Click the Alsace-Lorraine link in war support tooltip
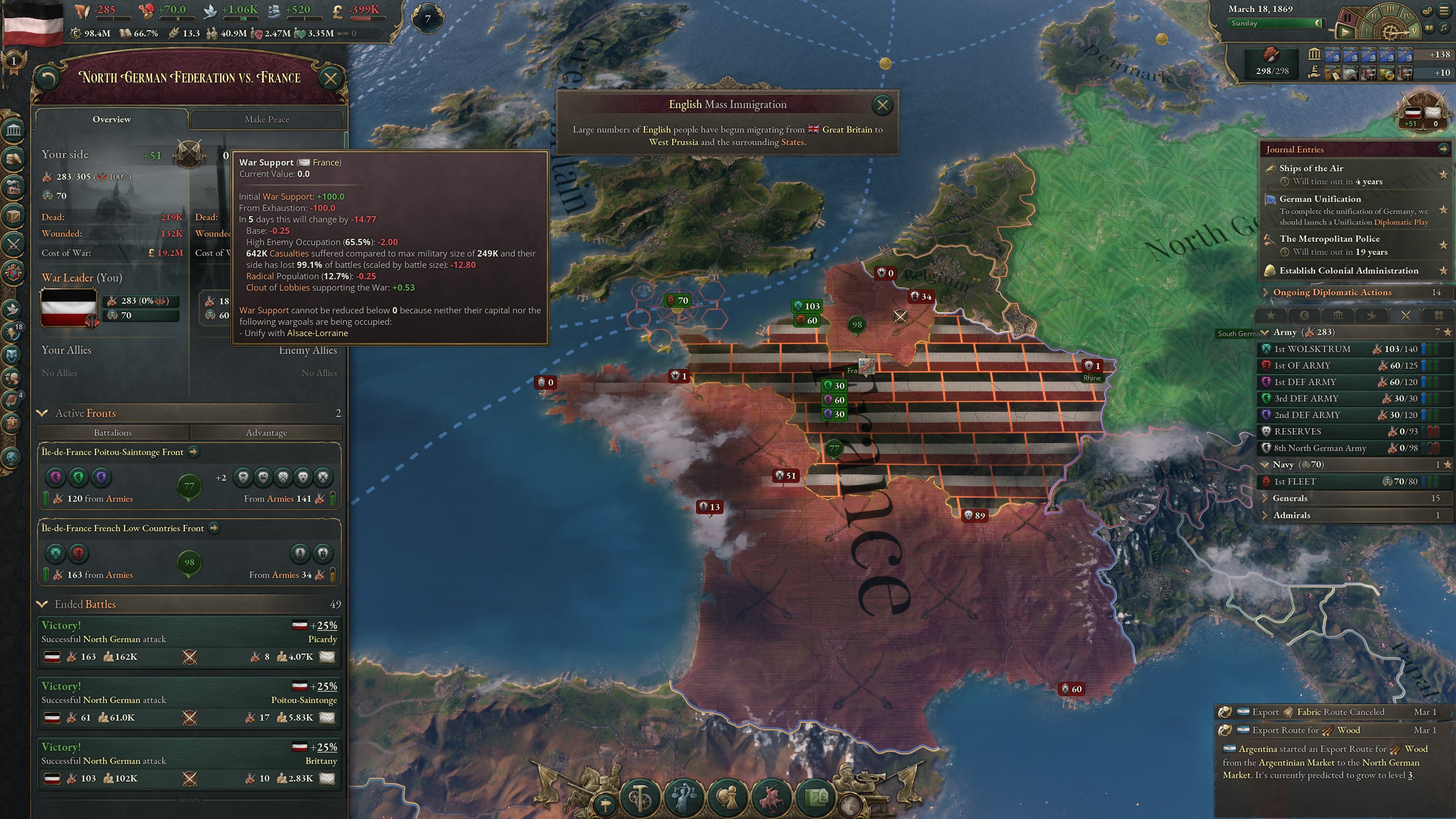The width and height of the screenshot is (1456, 819). tap(316, 333)
